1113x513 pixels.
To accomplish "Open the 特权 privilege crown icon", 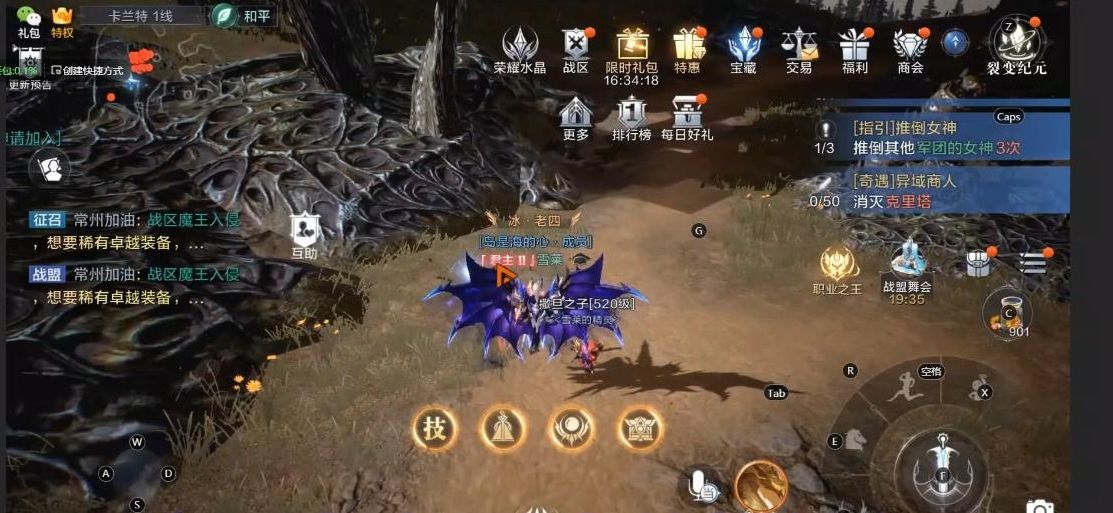I will 63,20.
